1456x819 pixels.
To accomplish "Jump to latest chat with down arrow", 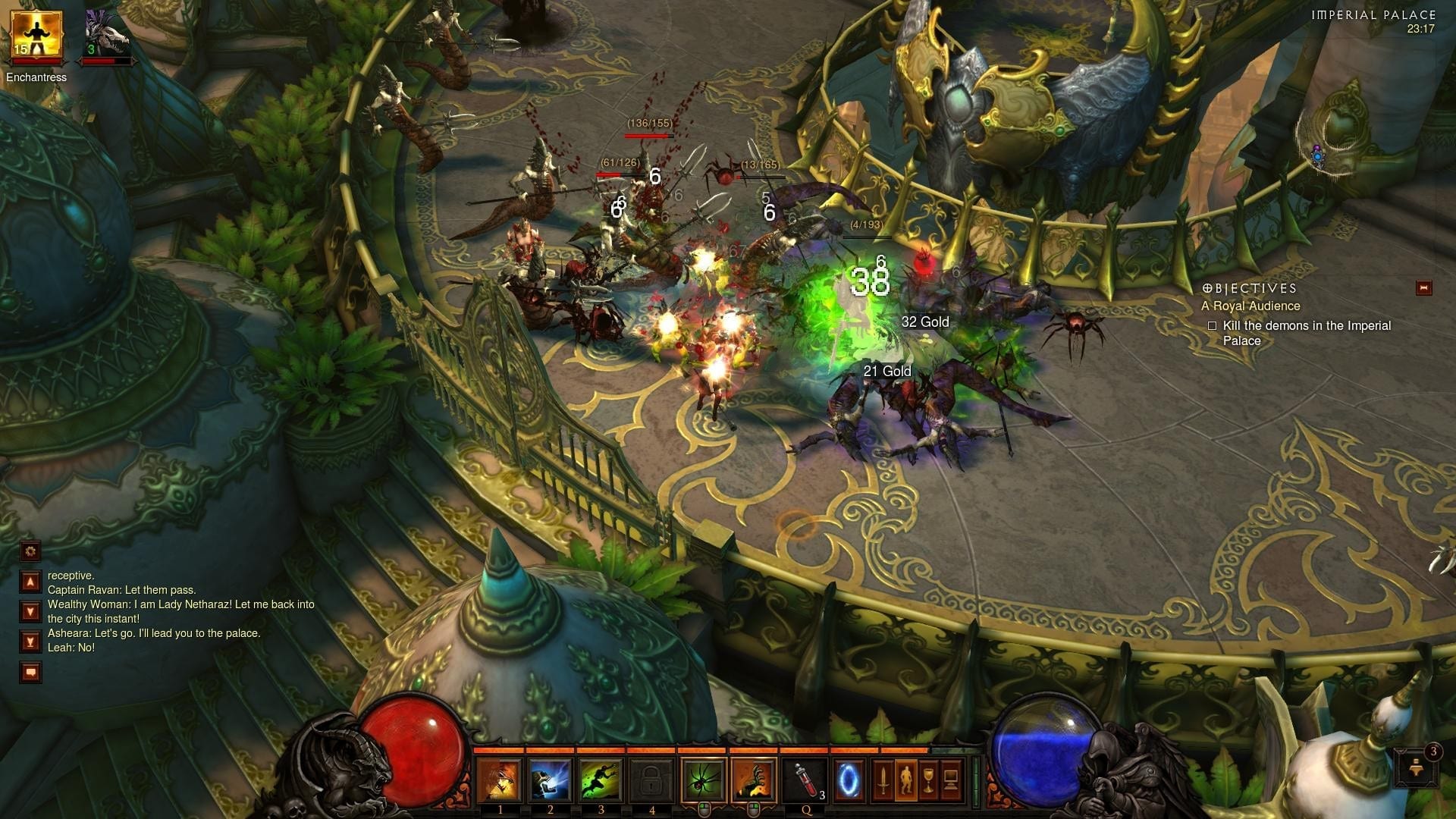I will coord(29,609).
